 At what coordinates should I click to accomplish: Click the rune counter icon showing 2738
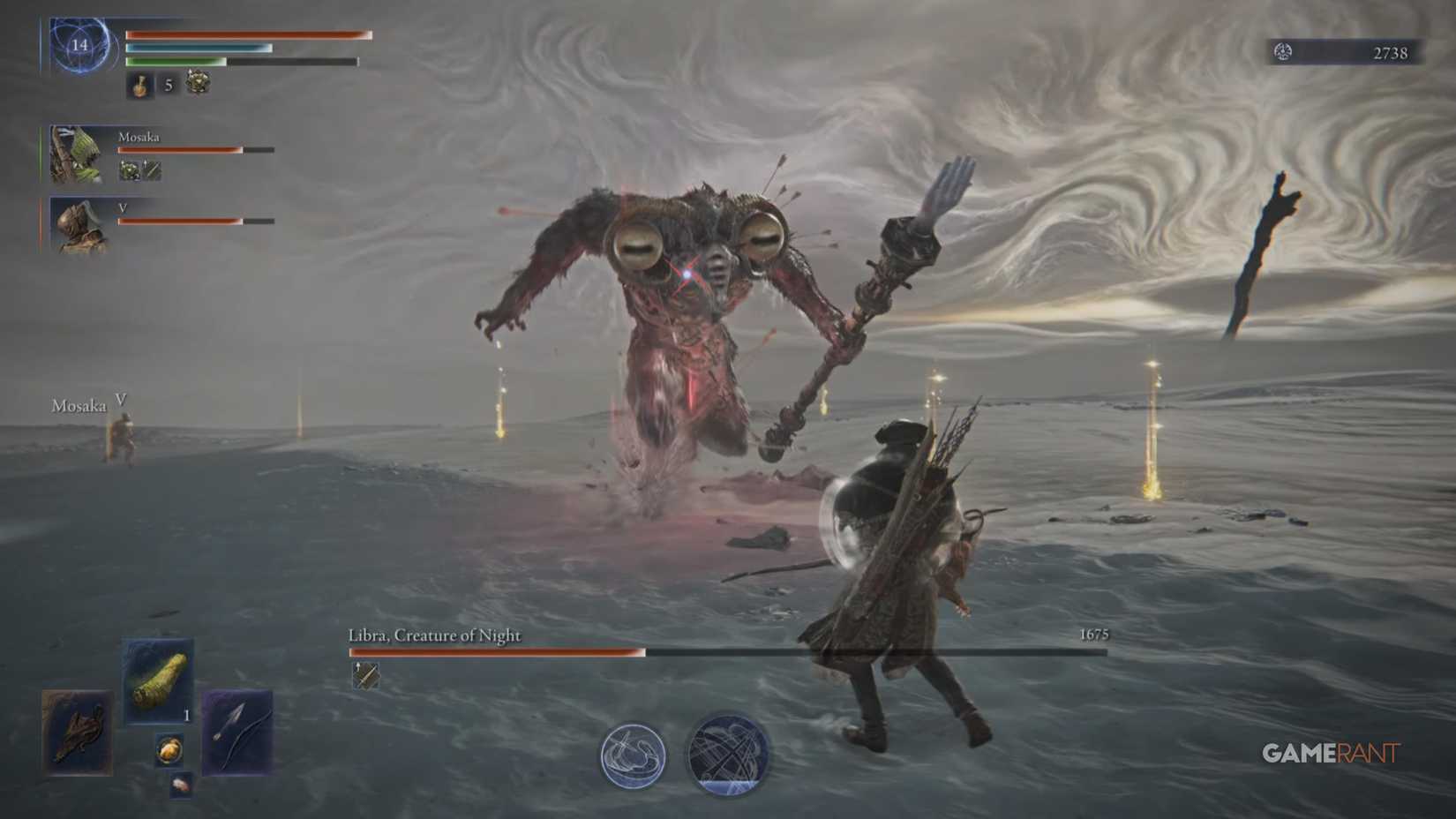pos(1284,52)
